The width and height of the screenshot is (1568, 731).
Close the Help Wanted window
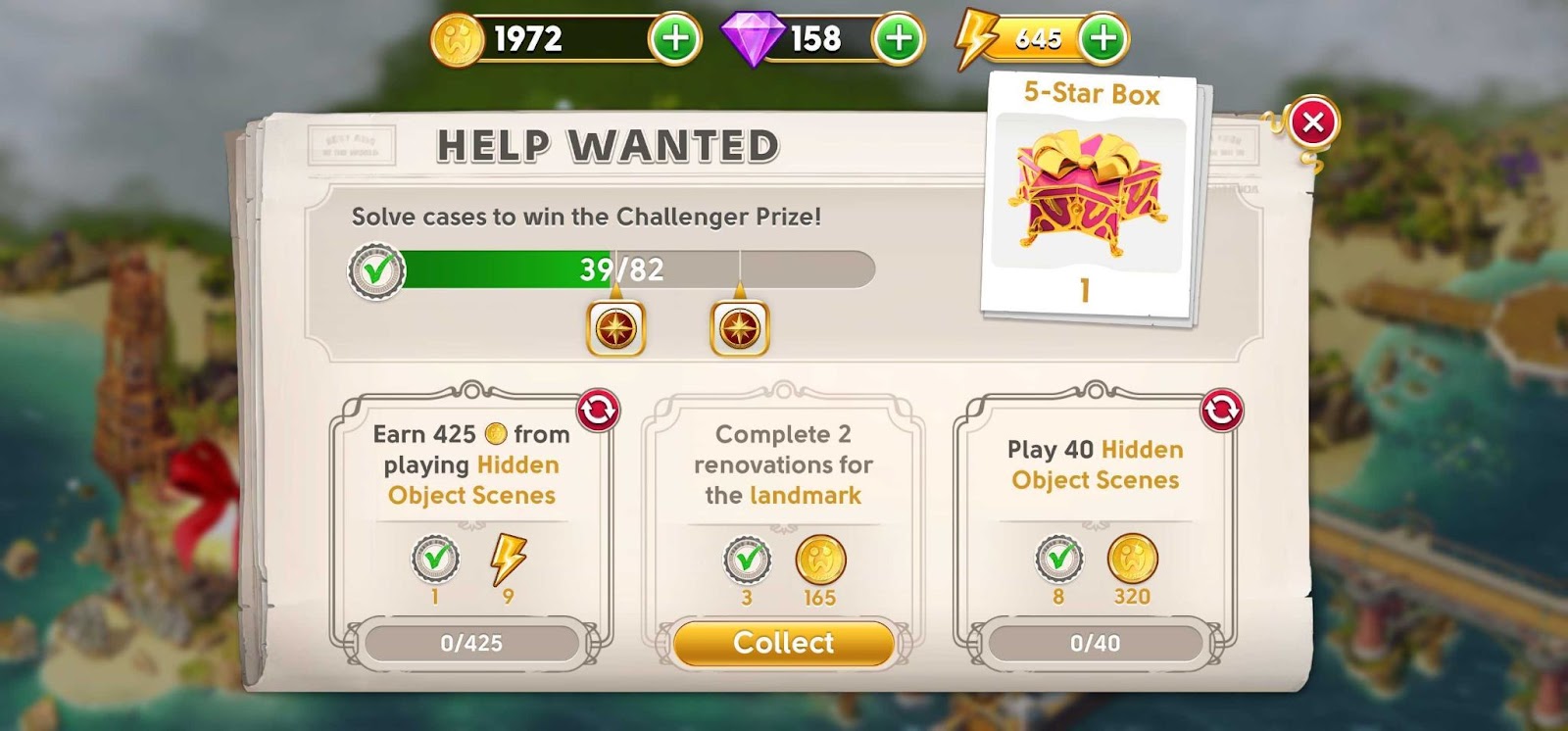coord(1312,122)
